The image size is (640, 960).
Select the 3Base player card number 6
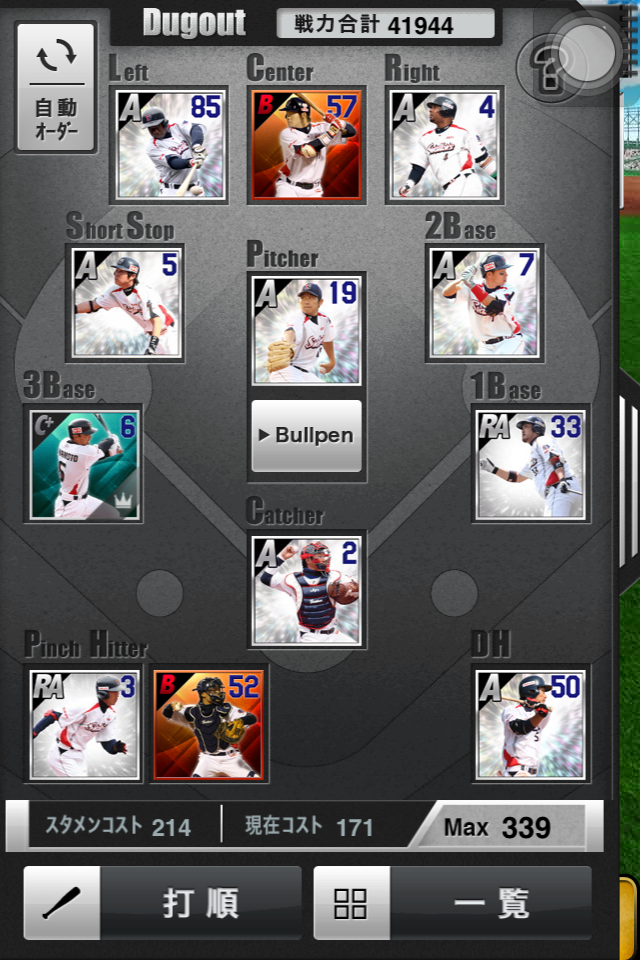point(85,463)
